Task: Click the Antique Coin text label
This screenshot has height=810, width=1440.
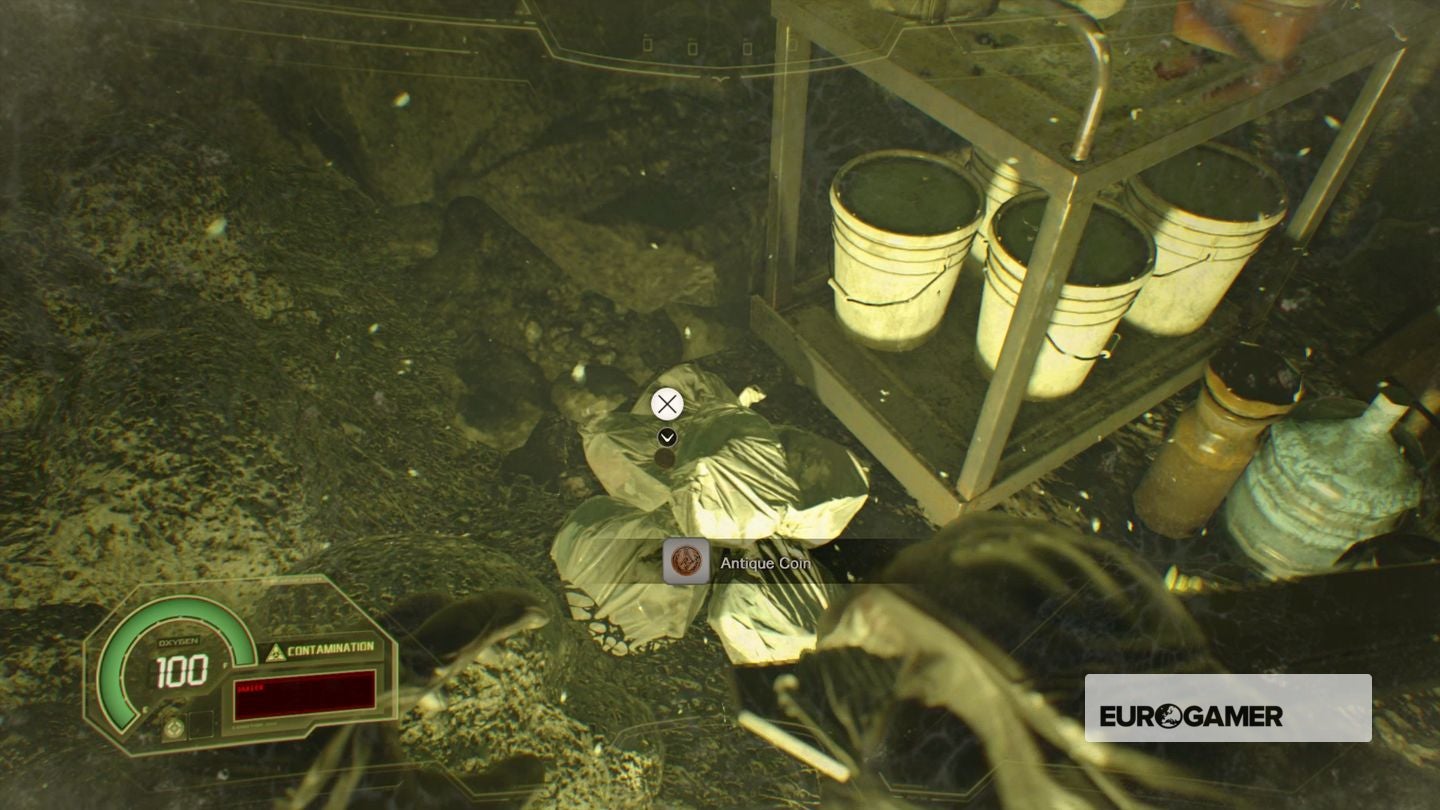Action: (x=764, y=563)
